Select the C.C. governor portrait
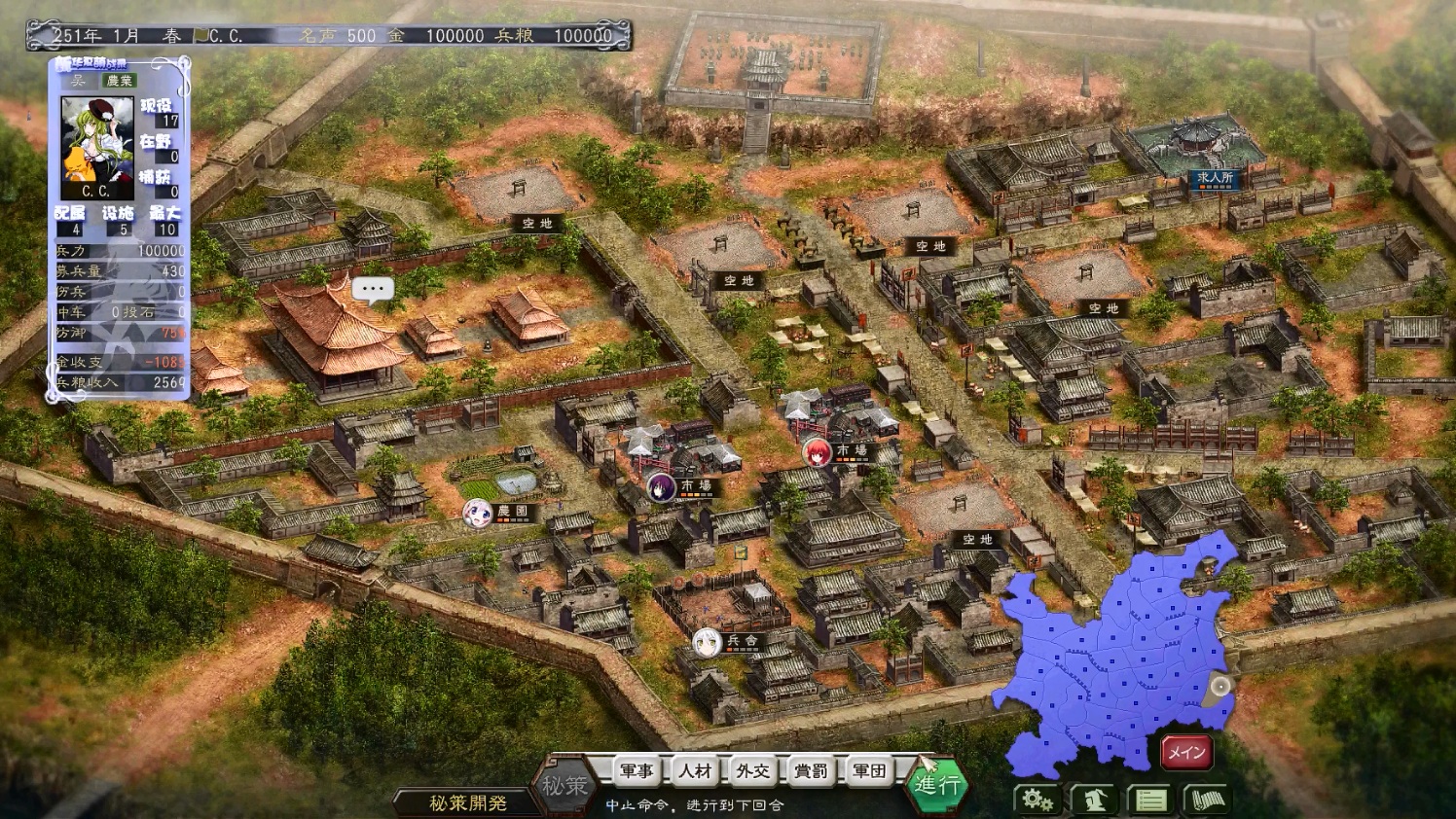 click(x=96, y=147)
